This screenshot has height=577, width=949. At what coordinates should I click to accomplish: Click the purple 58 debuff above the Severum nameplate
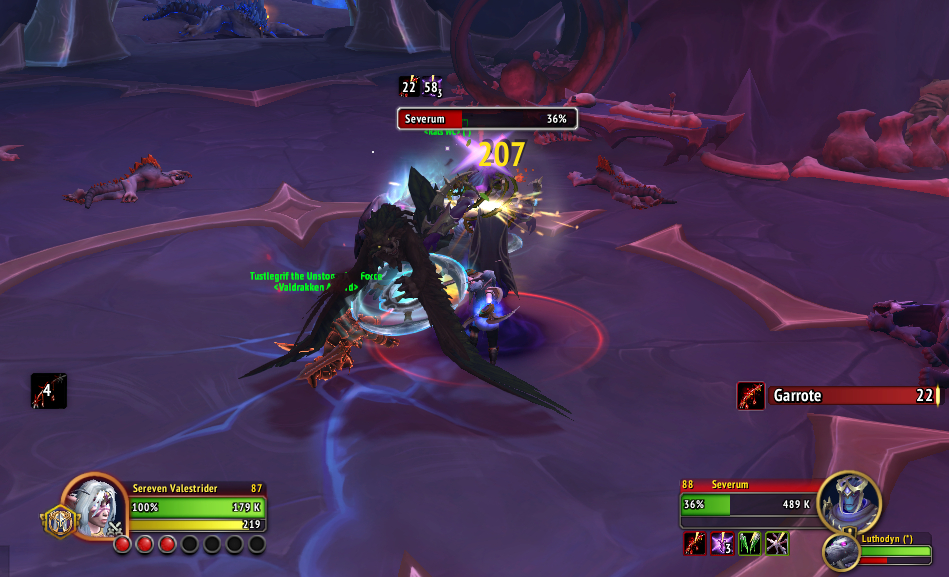pyautogui.click(x=433, y=87)
